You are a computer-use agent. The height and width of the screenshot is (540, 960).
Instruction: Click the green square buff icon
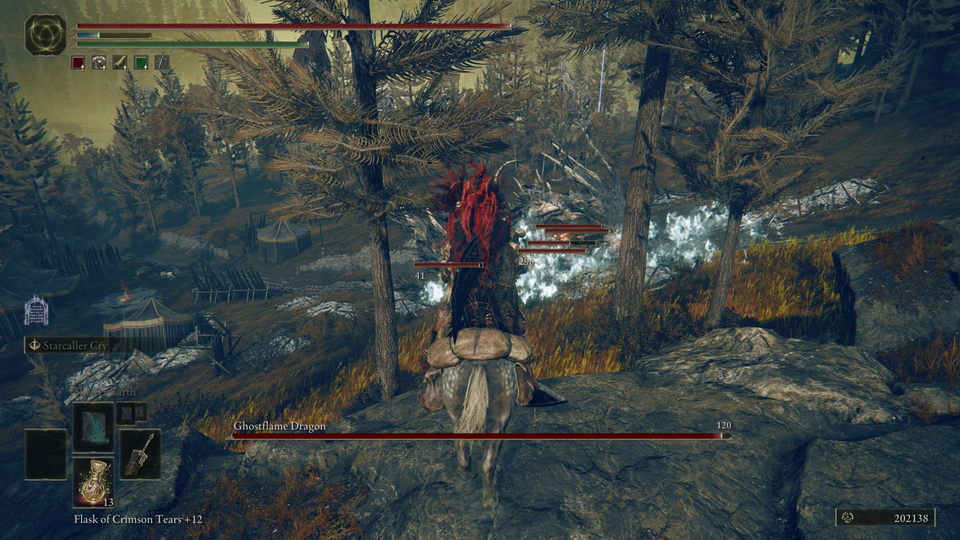[x=141, y=62]
